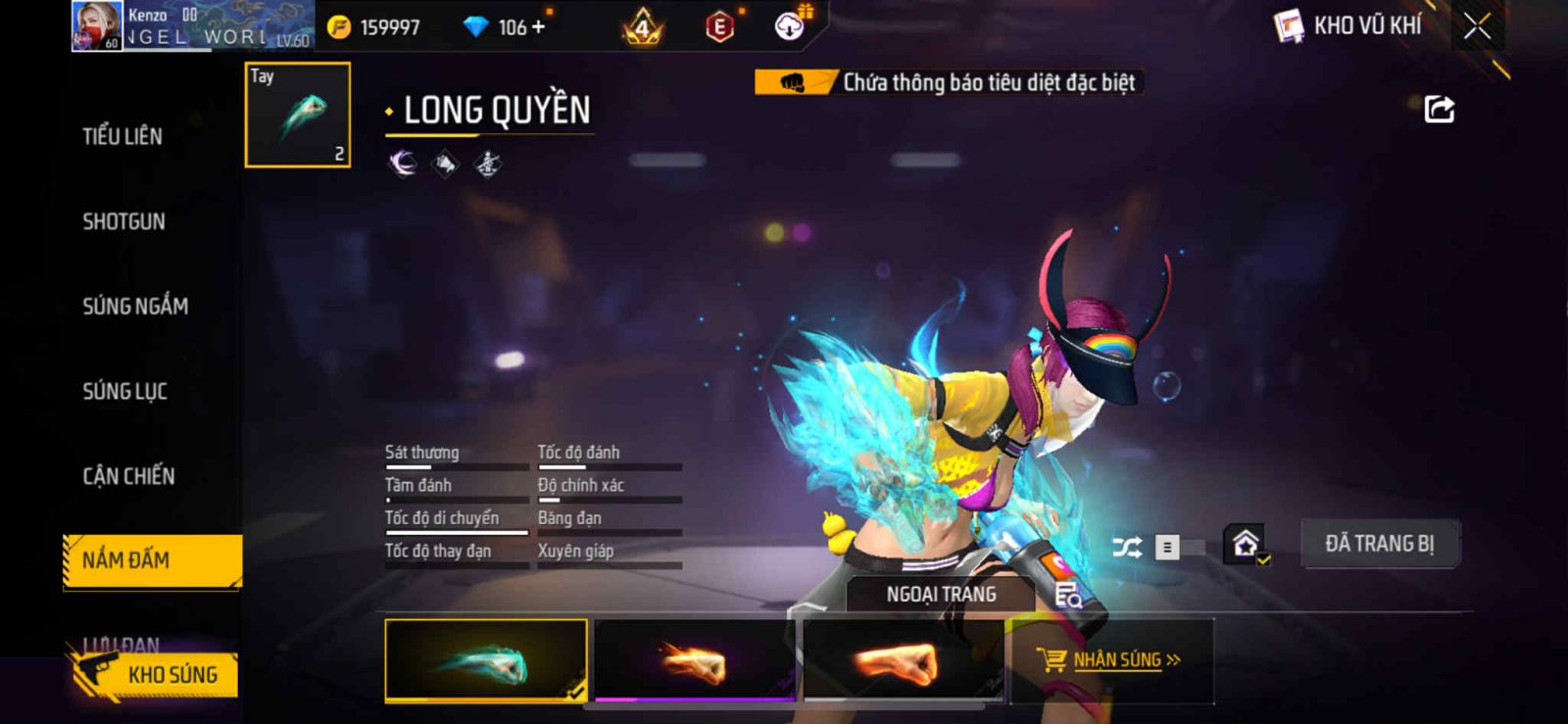
Task: Select the SHOTGUN category
Action: tap(123, 221)
